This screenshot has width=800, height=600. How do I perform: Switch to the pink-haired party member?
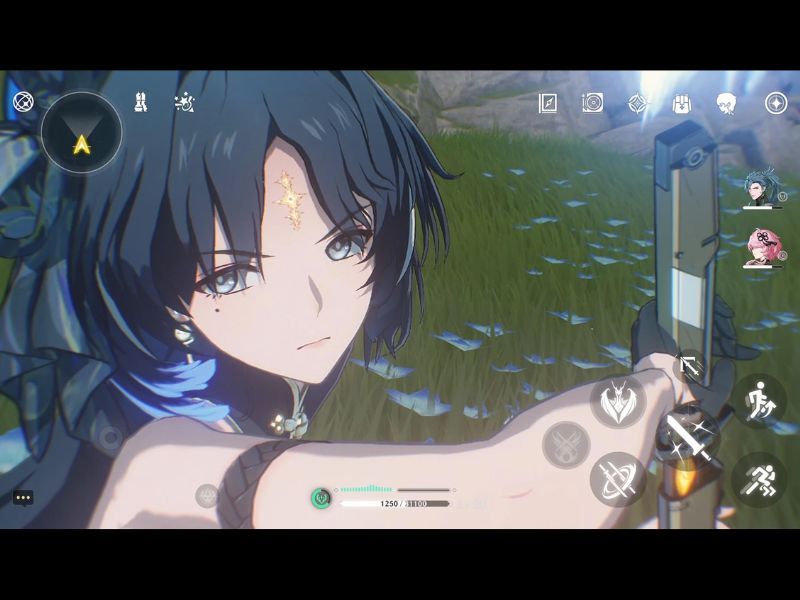point(760,247)
